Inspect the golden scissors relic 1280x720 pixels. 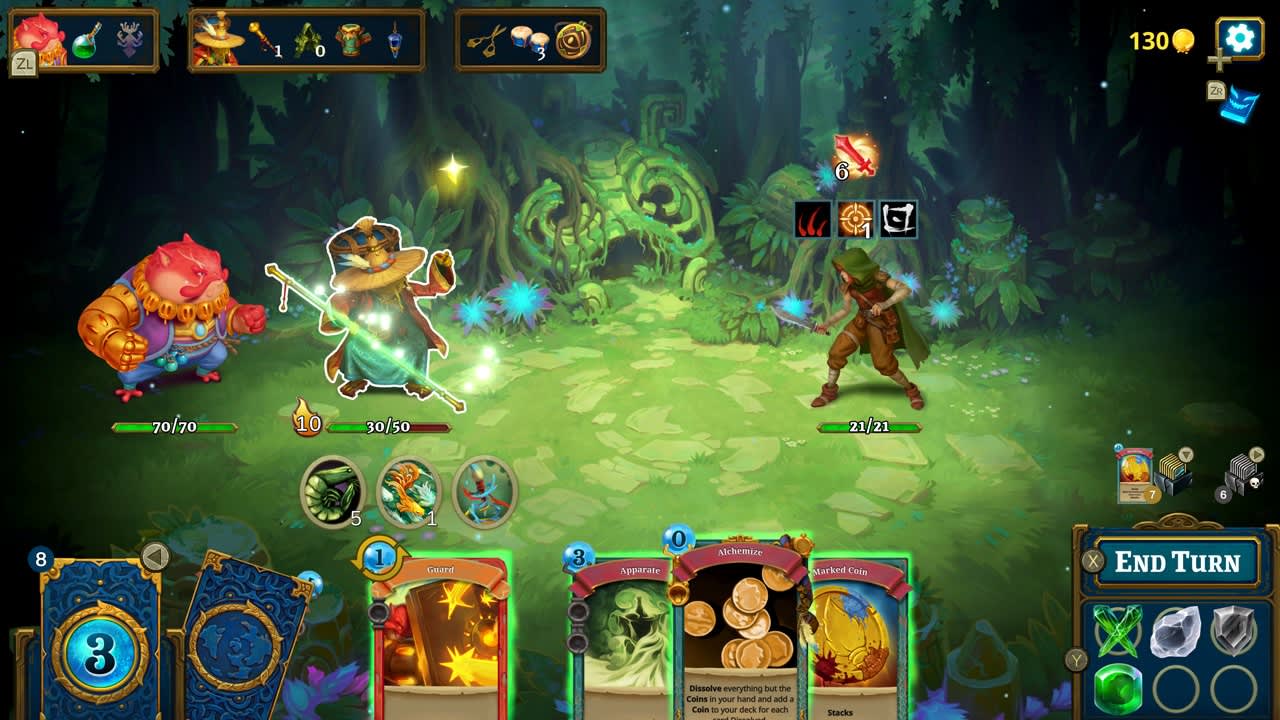point(486,41)
